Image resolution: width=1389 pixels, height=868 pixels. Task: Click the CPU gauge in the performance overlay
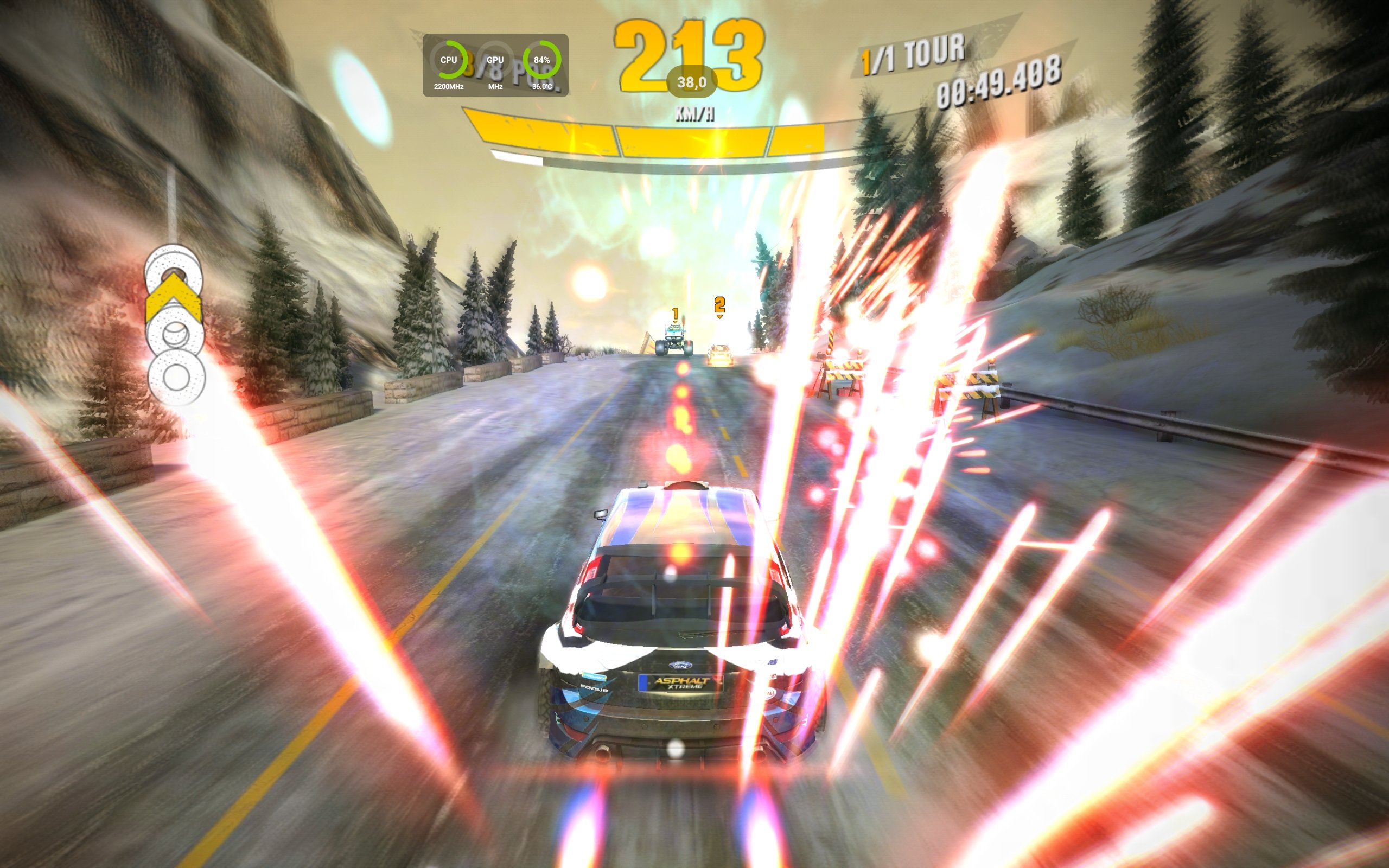[448, 60]
